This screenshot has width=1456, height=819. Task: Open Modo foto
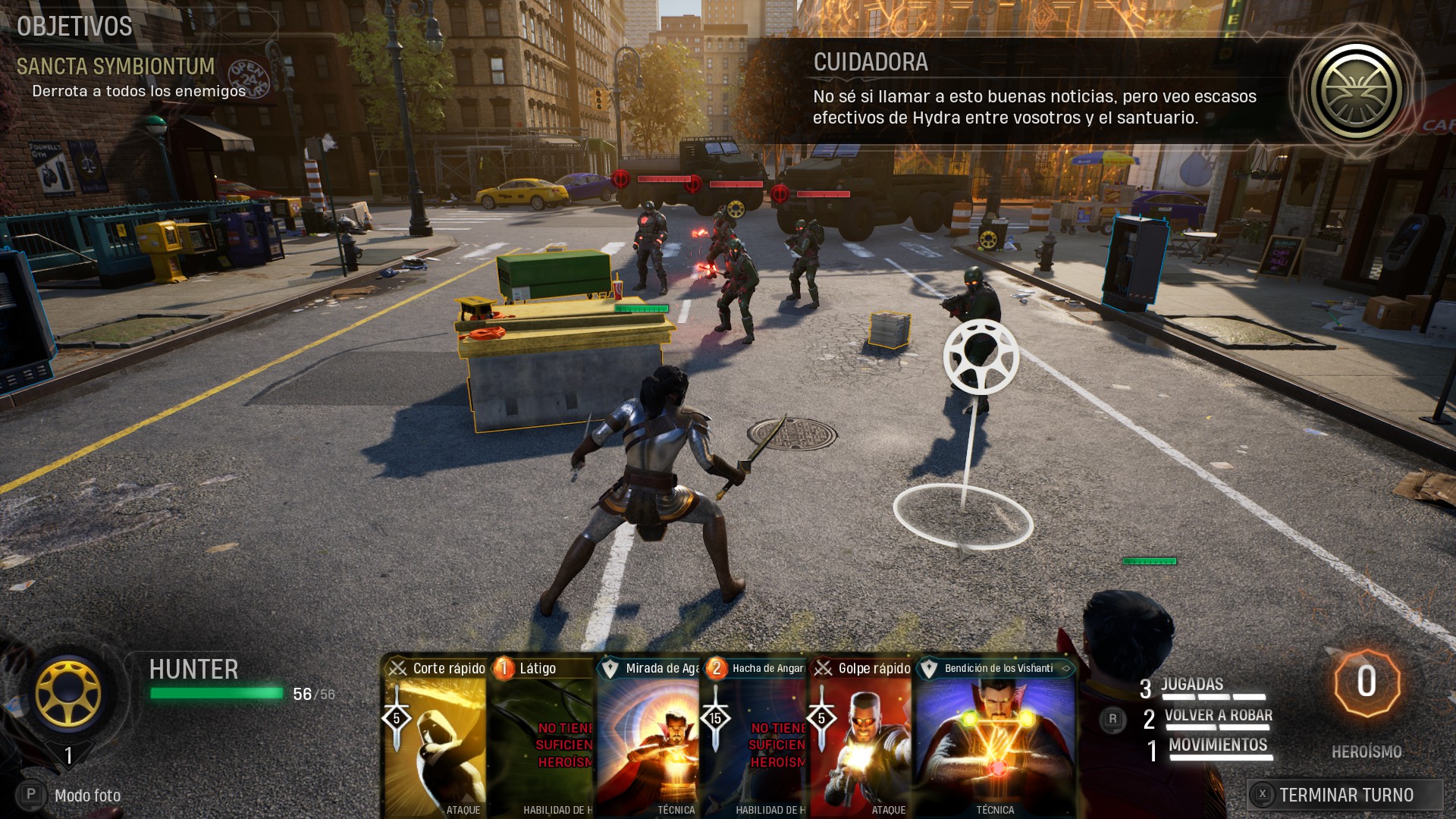tap(87, 795)
